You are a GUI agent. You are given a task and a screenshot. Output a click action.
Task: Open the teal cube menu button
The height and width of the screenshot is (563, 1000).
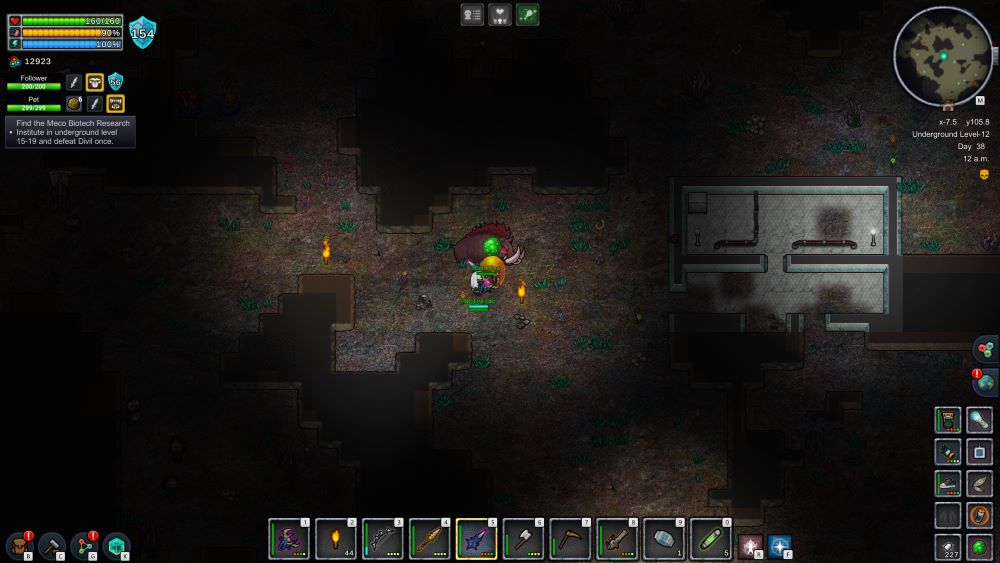coord(117,545)
